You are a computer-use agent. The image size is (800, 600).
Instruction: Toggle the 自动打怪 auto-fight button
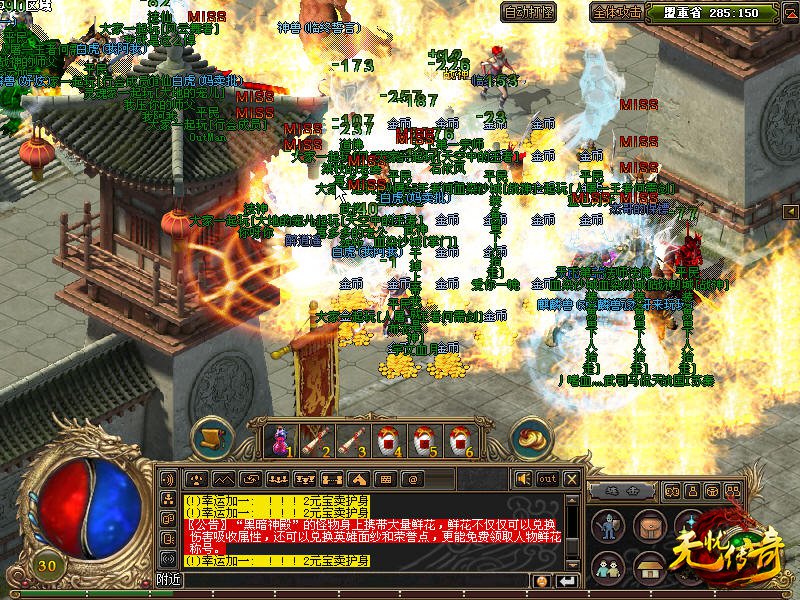point(529,13)
